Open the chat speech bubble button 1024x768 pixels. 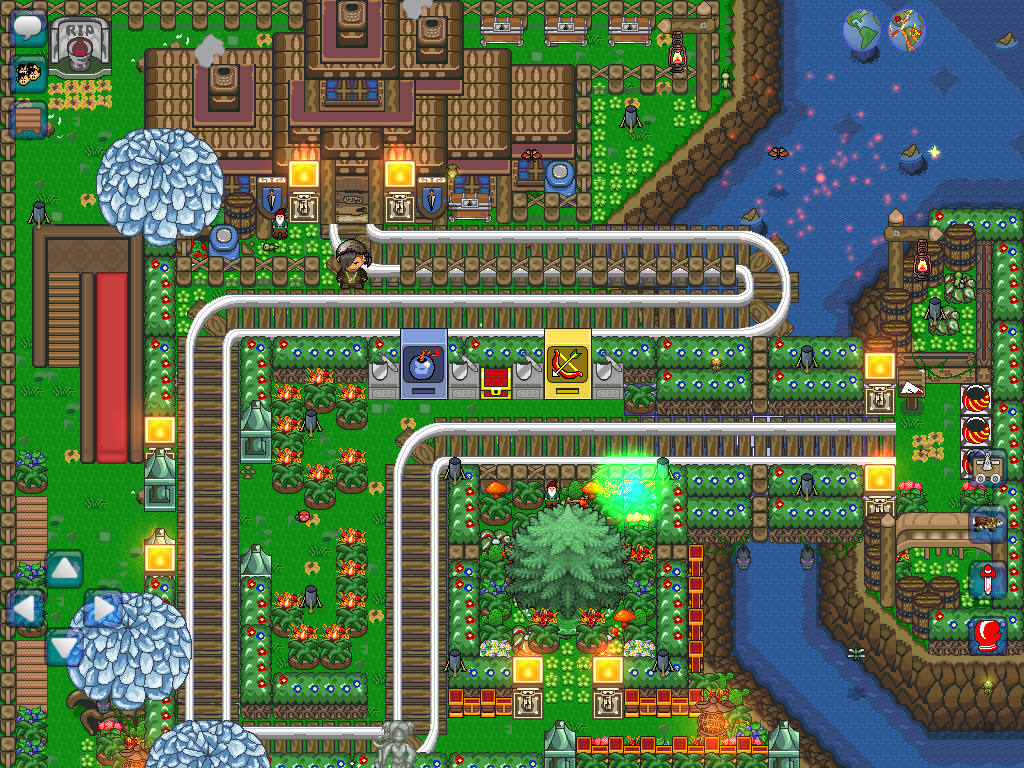click(29, 28)
